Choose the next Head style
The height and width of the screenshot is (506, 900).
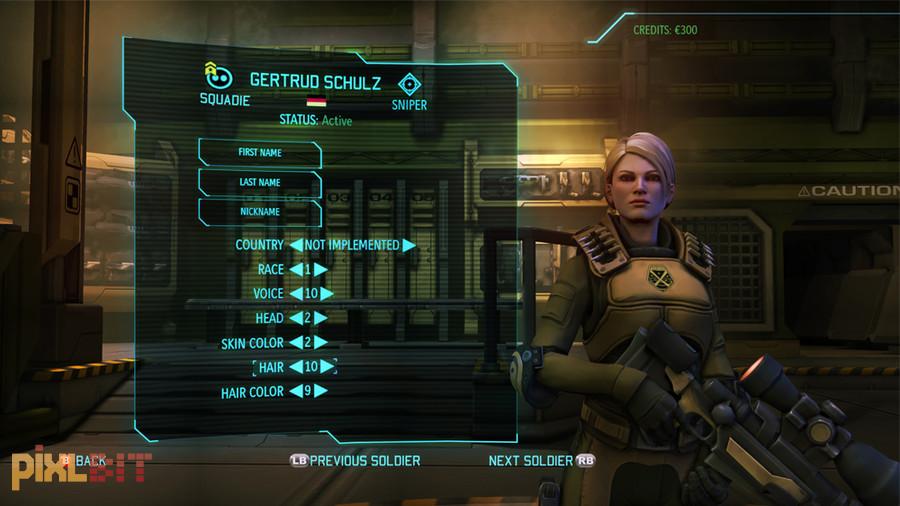(322, 318)
